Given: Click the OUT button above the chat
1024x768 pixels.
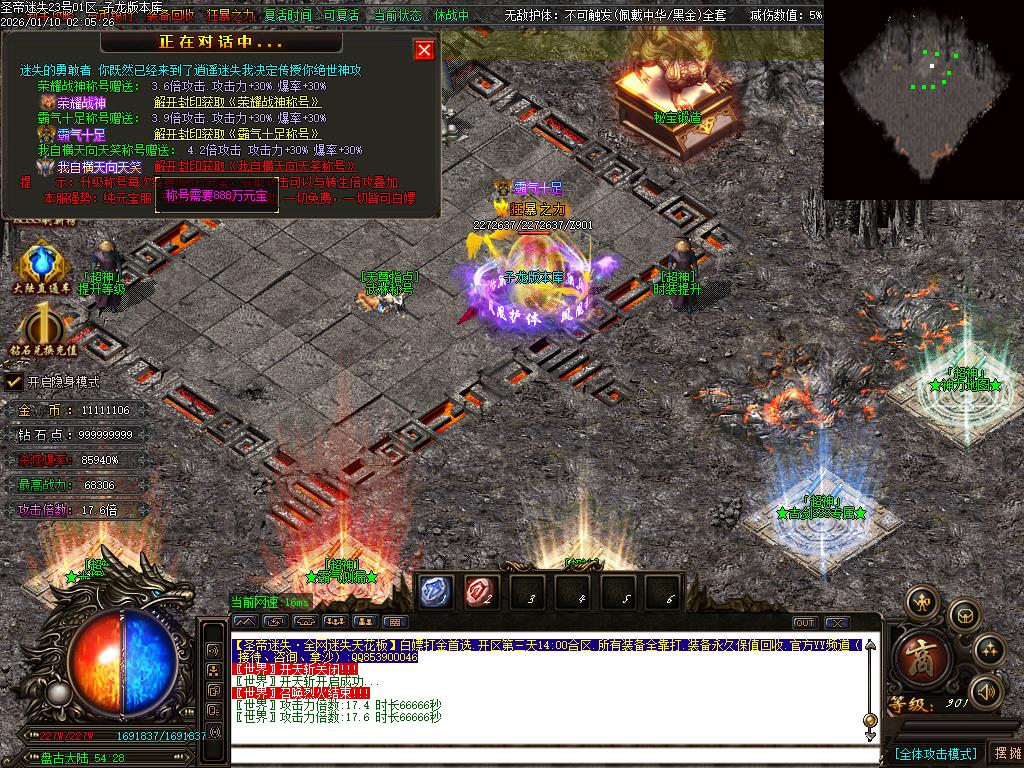Looking at the screenshot, I should pos(805,623).
